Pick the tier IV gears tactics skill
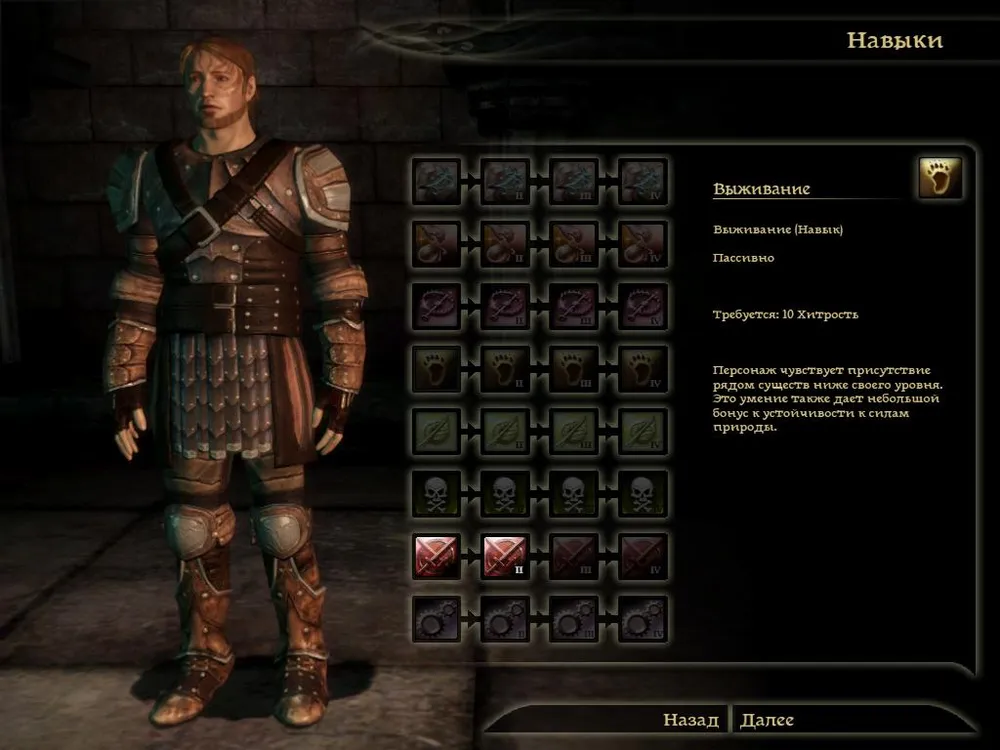 (642, 620)
